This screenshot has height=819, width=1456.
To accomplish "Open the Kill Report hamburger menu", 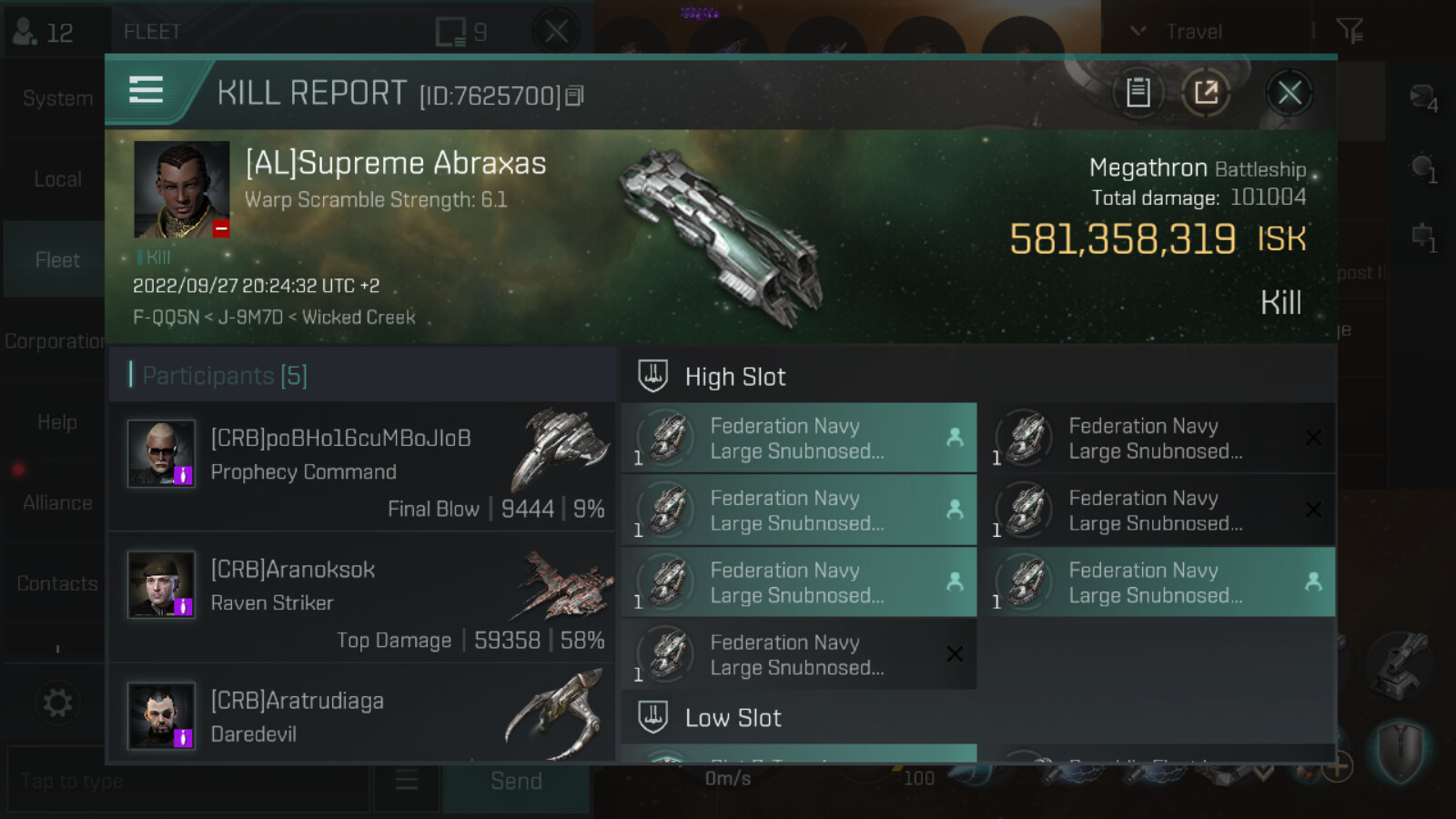I will point(146,90).
